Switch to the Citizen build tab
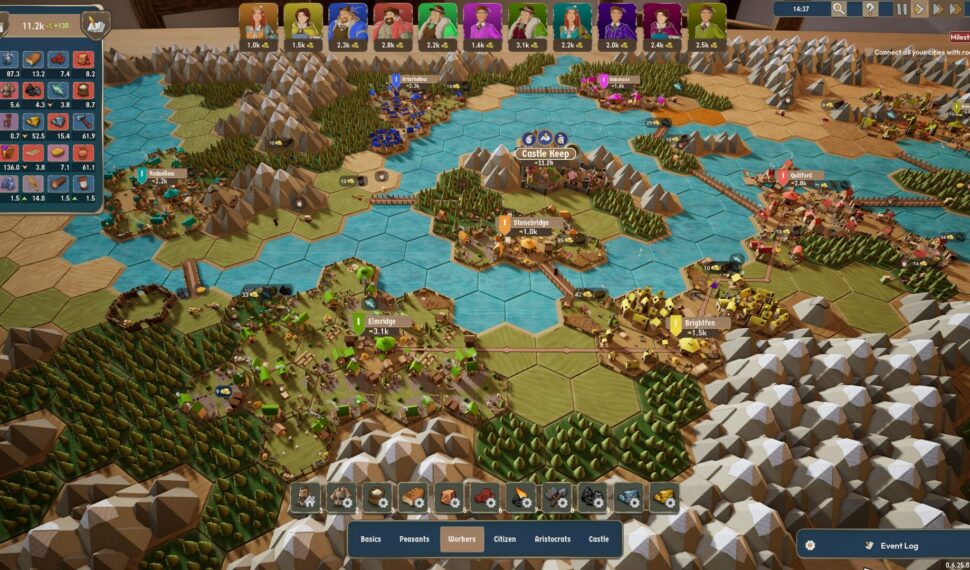 pos(505,539)
